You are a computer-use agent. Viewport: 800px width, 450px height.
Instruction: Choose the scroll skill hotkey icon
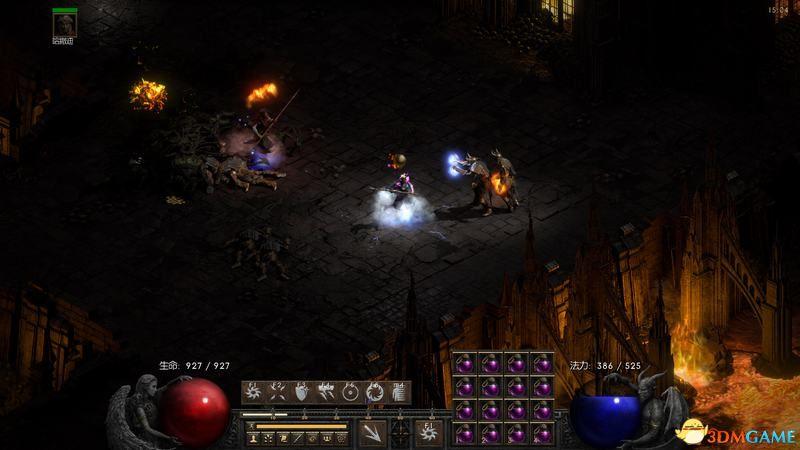tap(399, 392)
